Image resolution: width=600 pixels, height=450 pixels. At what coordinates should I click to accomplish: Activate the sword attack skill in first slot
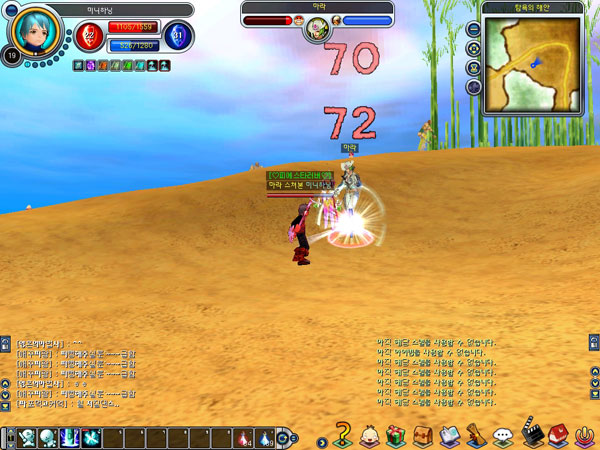click(x=27, y=438)
